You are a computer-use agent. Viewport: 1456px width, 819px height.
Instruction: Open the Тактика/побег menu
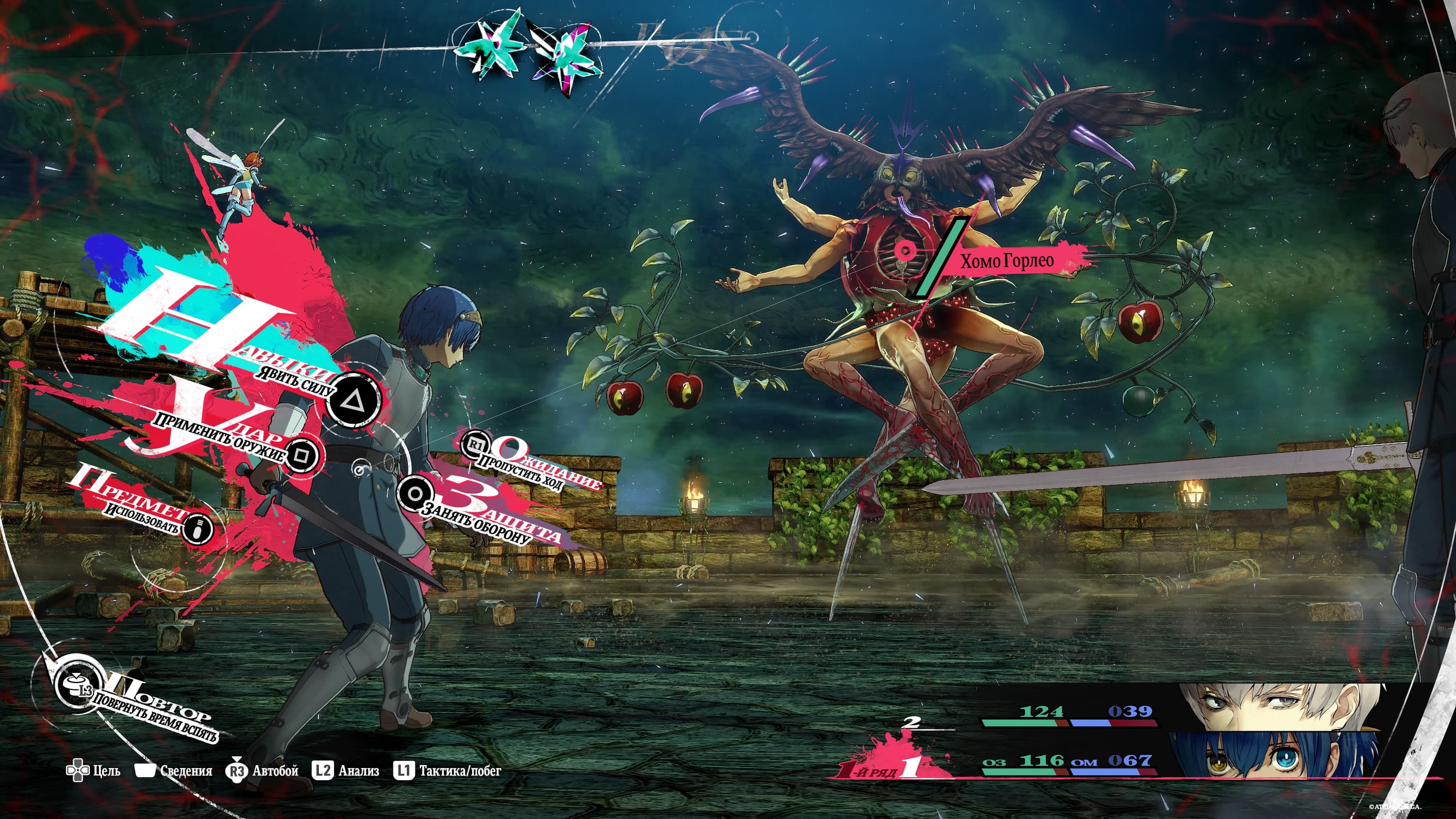tap(447, 771)
